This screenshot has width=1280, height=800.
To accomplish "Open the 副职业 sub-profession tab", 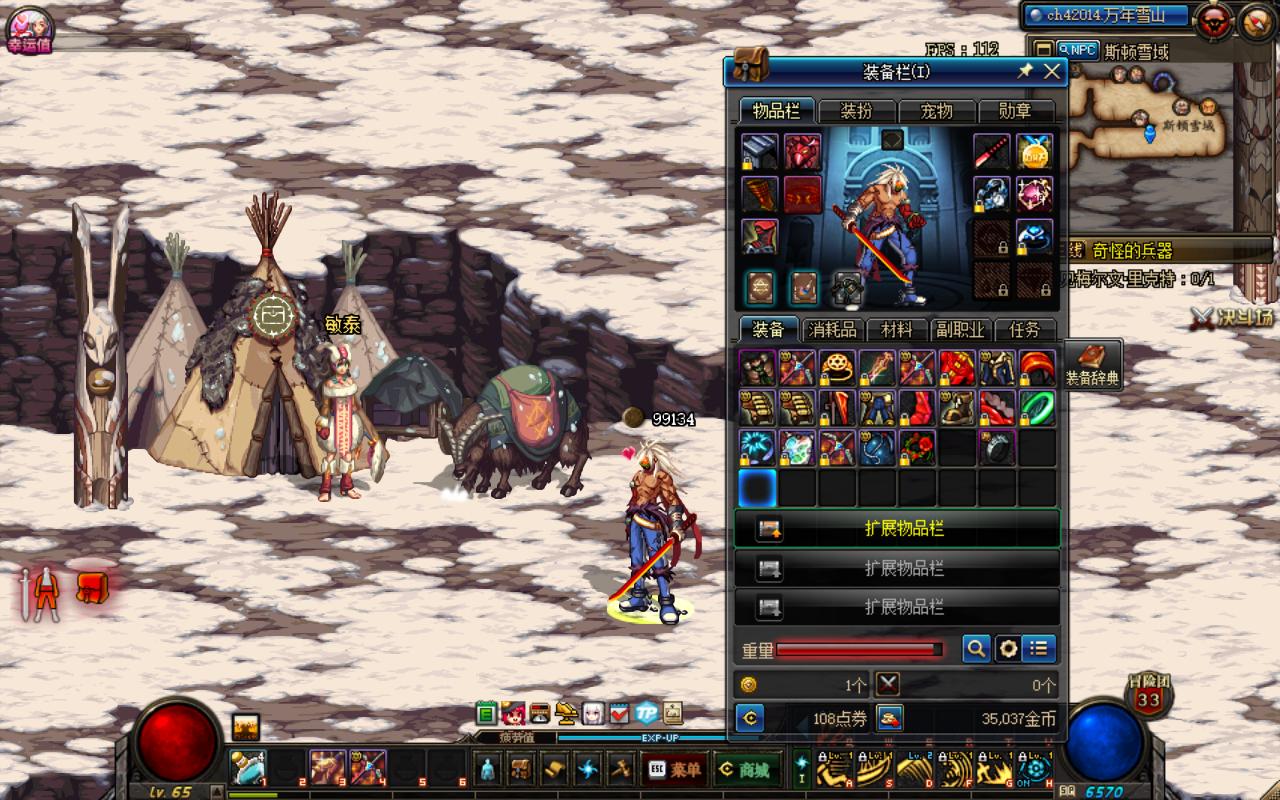I will [x=960, y=330].
